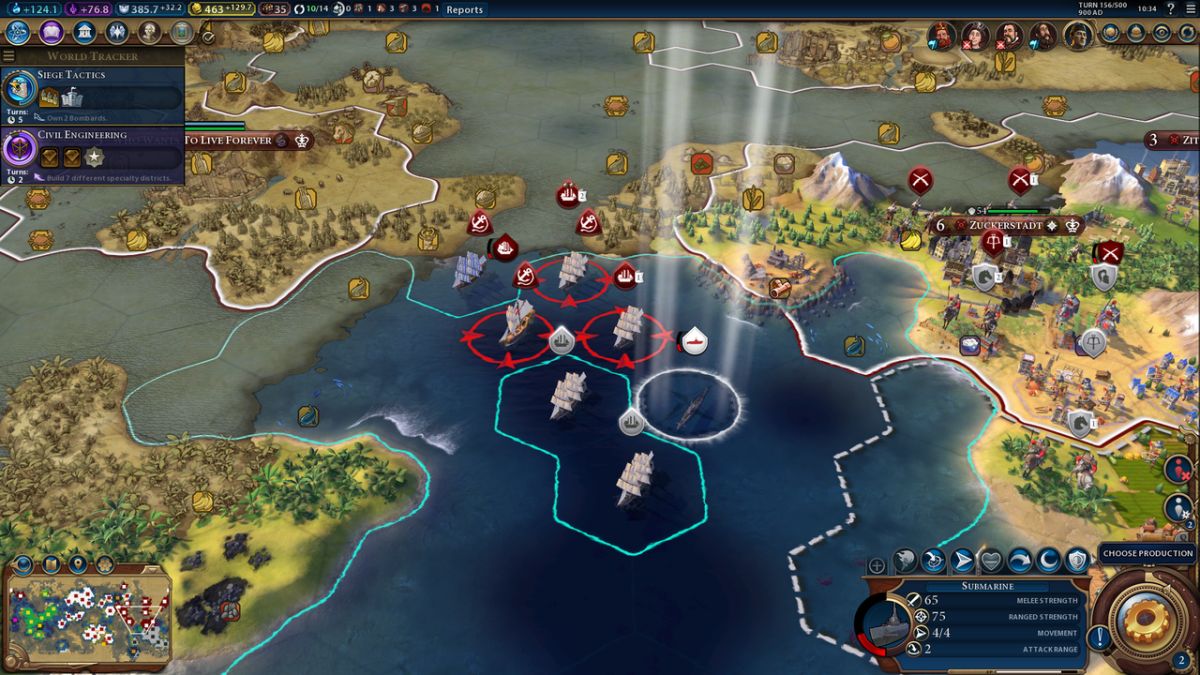1200x675 pixels.
Task: Skip the Submarine's turn
Action: point(1020,561)
